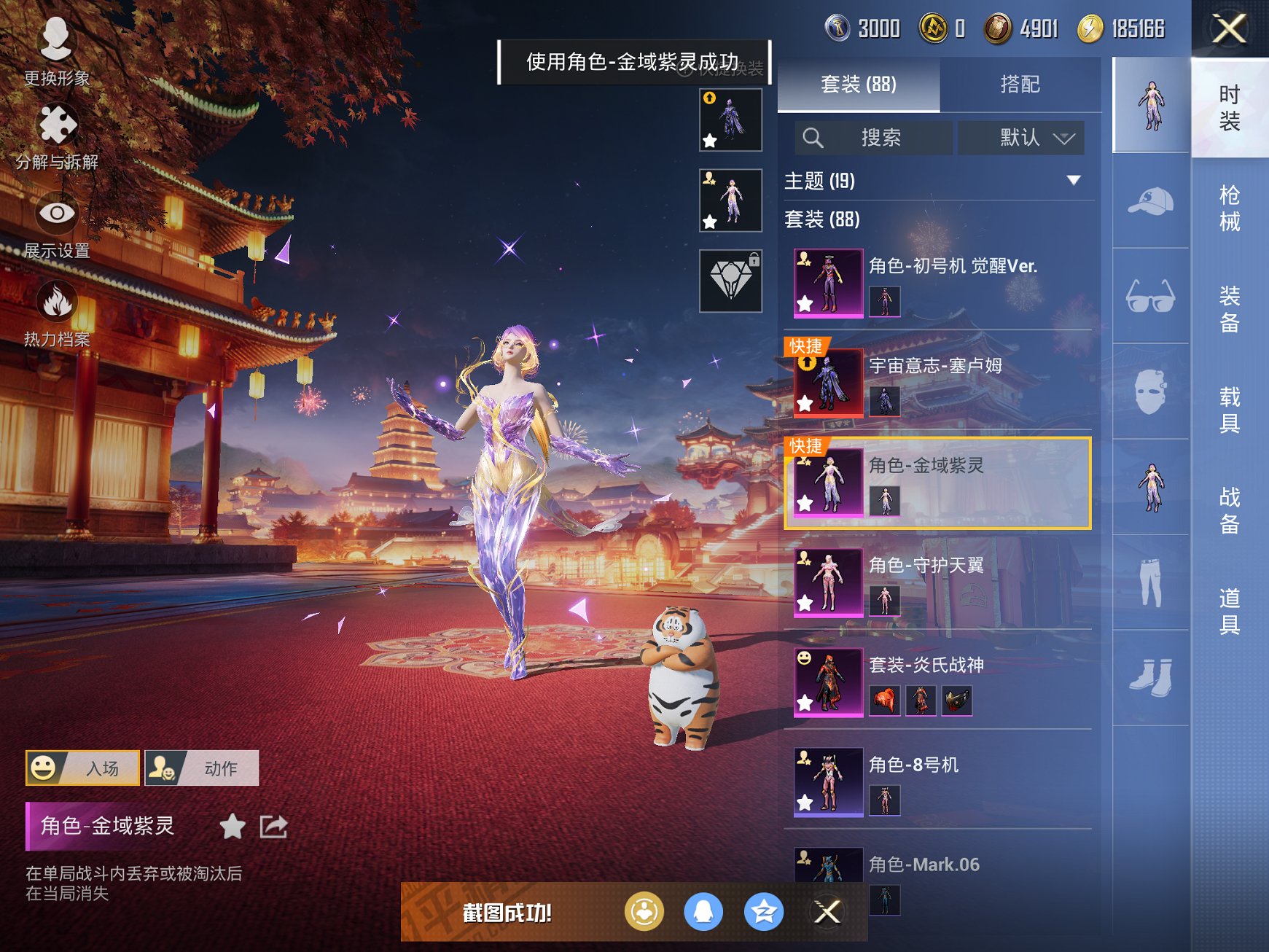Open the 更换形象 character change panel

[55, 50]
